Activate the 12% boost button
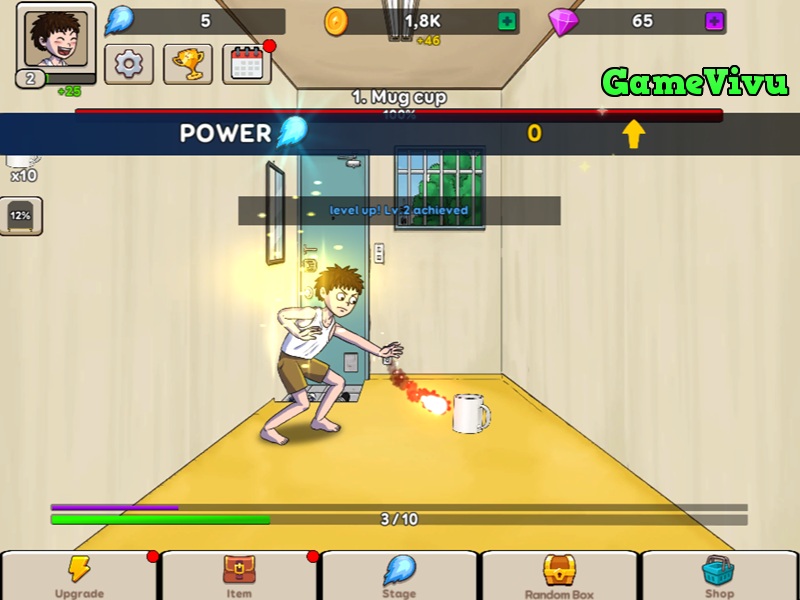 (x=20, y=215)
